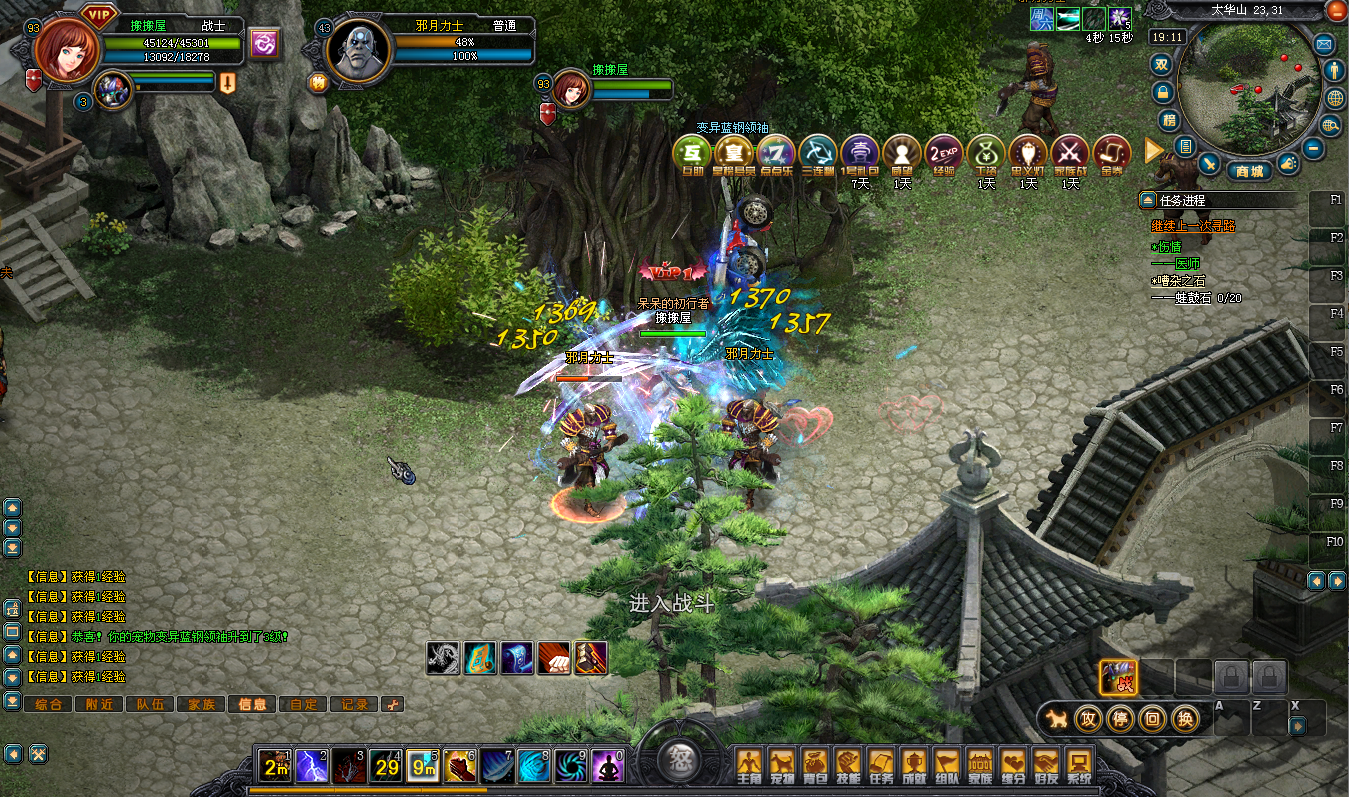Open the 商城 shop button
This screenshot has width=1349, height=797.
point(1248,171)
